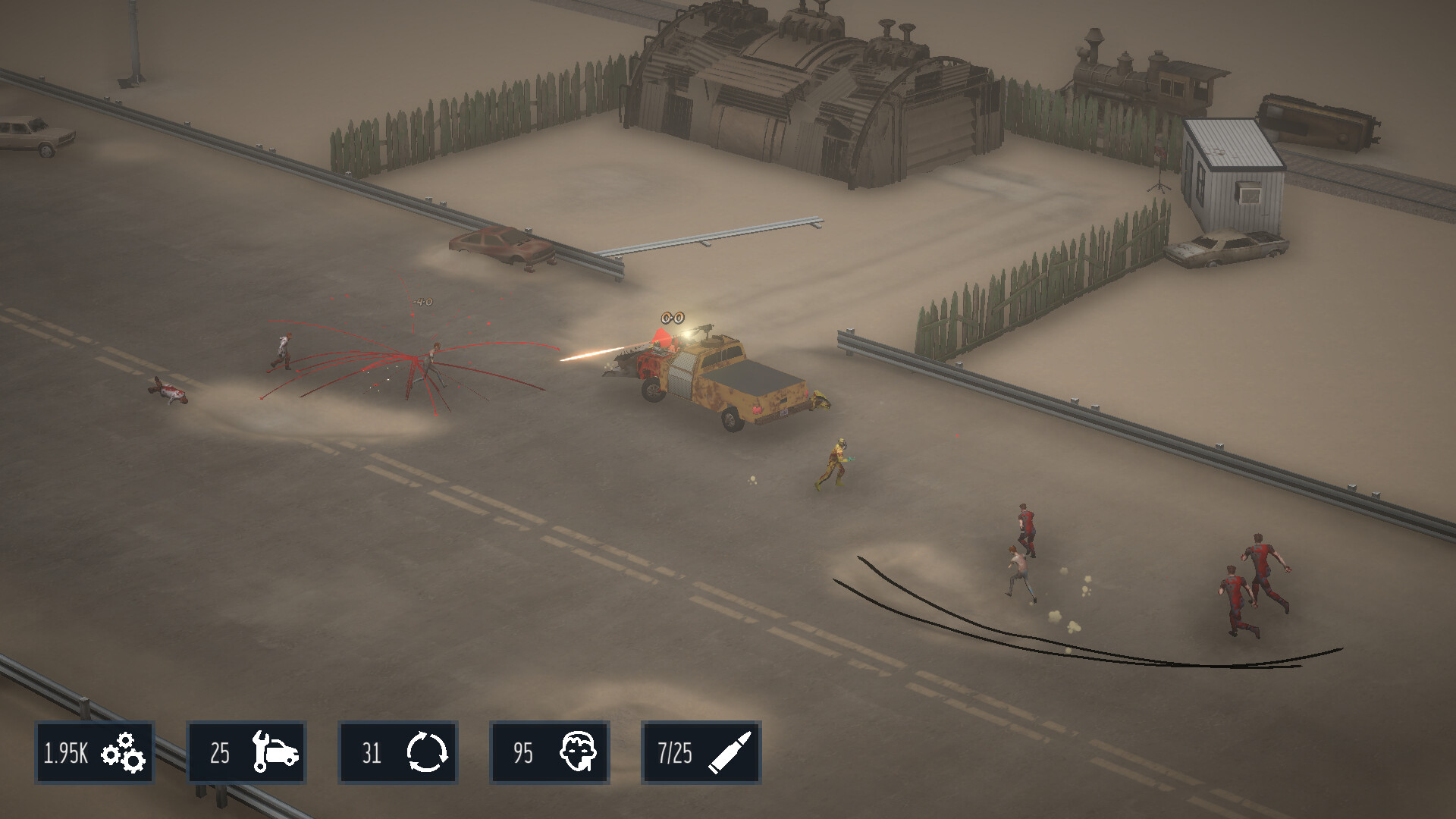The image size is (1456, 819).
Task: Click the 25 vehicle parts panel
Action: pyautogui.click(x=246, y=752)
